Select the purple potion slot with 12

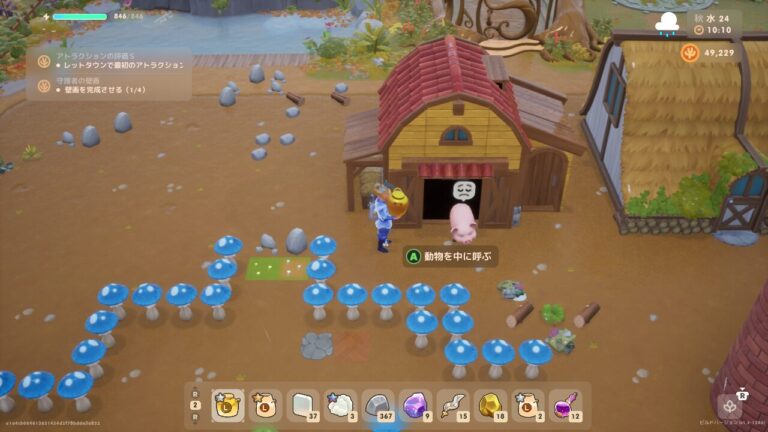coord(566,404)
